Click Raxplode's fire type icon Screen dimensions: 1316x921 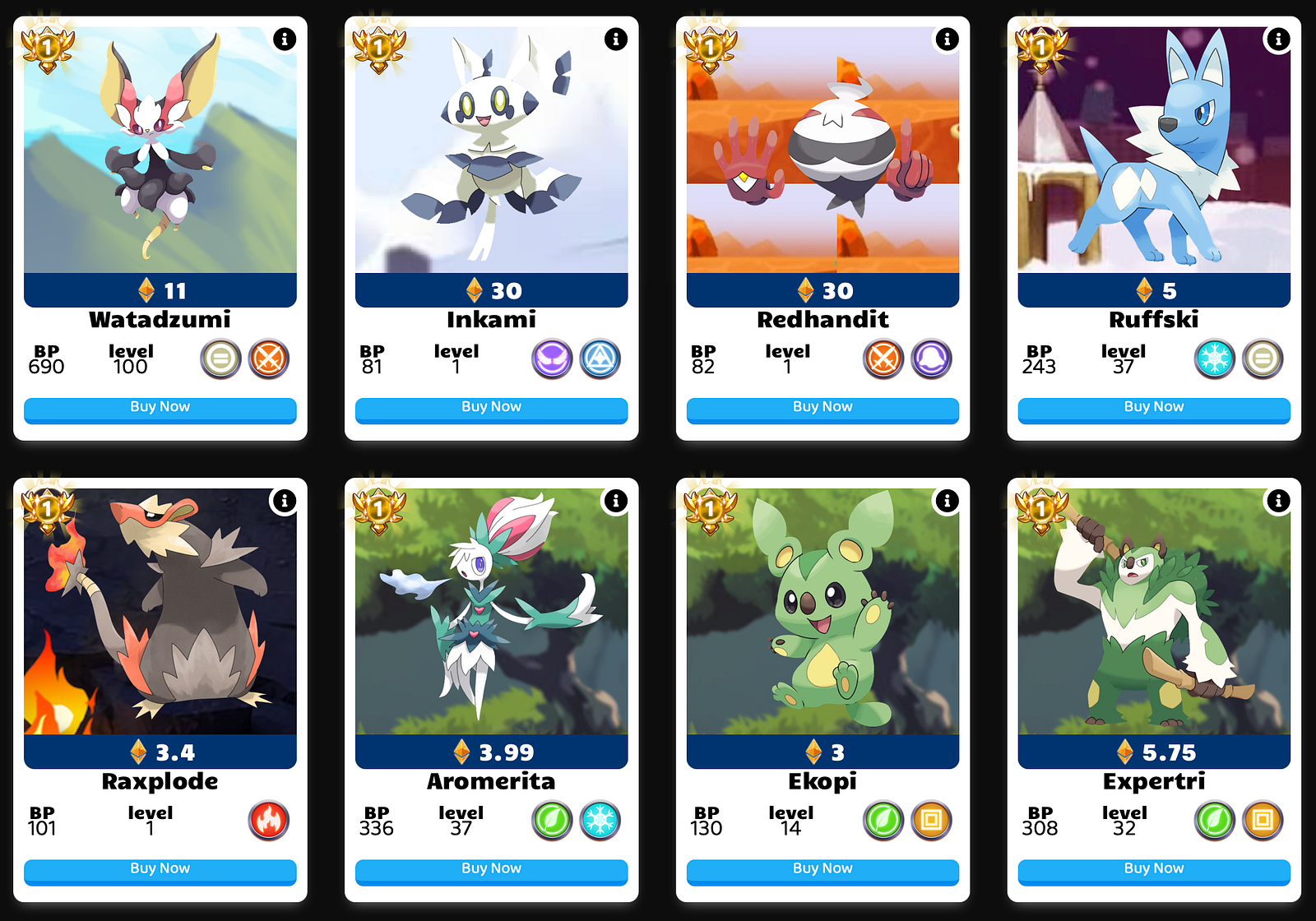[269, 821]
